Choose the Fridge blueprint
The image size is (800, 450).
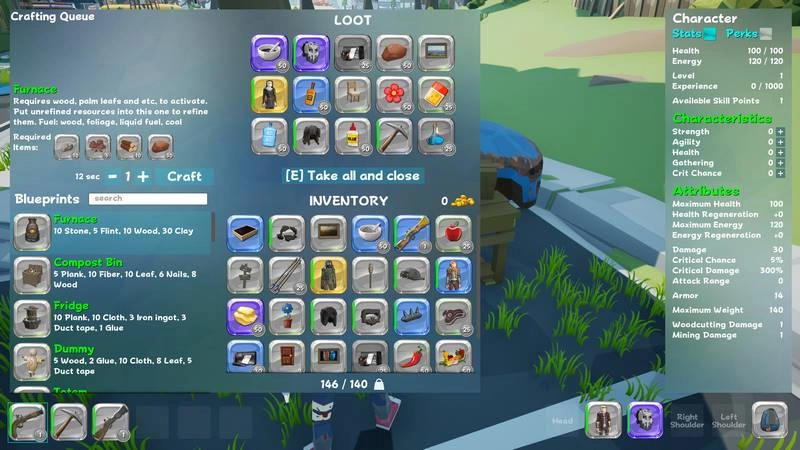[x=112, y=317]
